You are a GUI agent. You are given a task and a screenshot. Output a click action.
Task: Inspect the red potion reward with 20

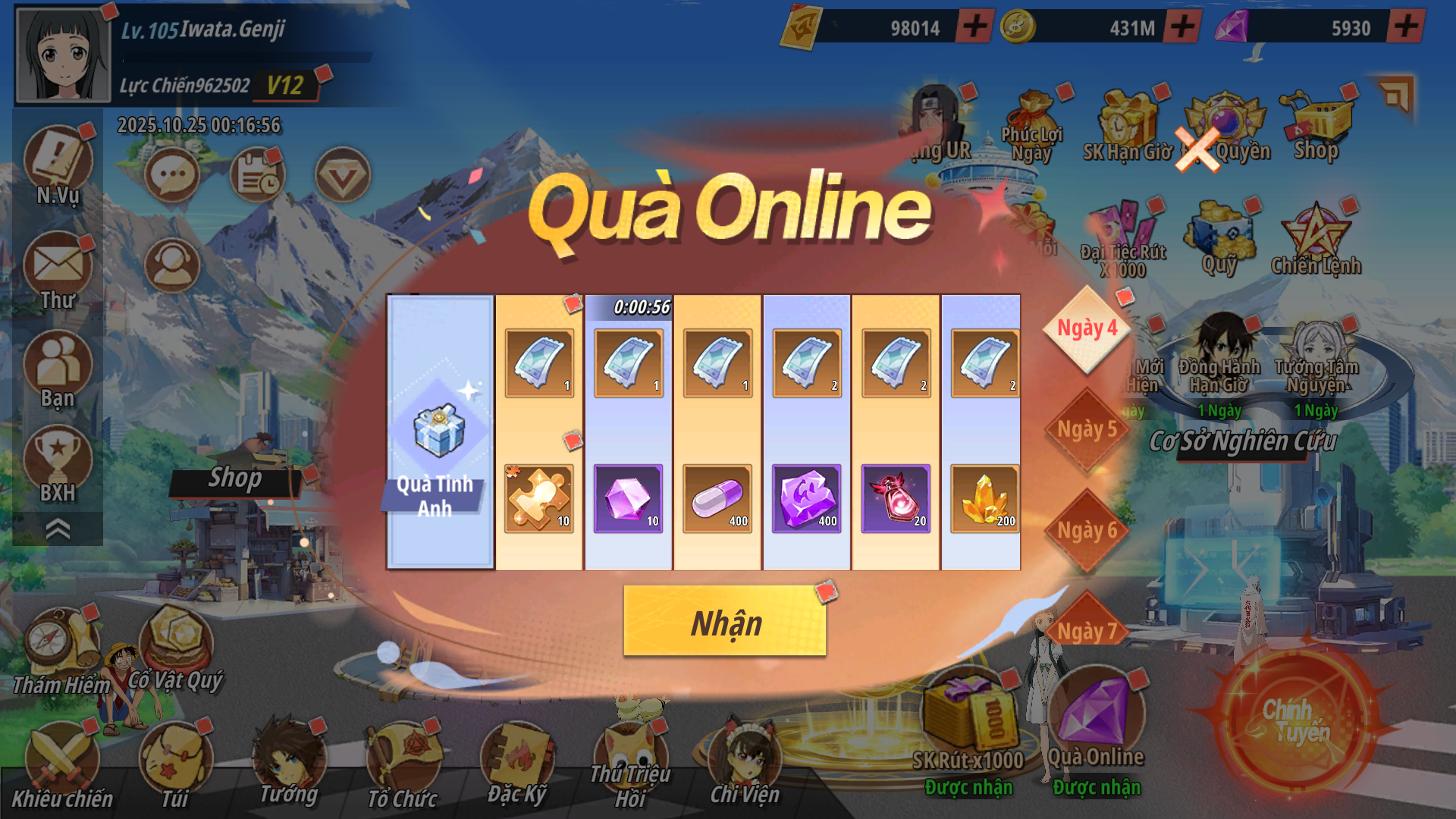(896, 498)
